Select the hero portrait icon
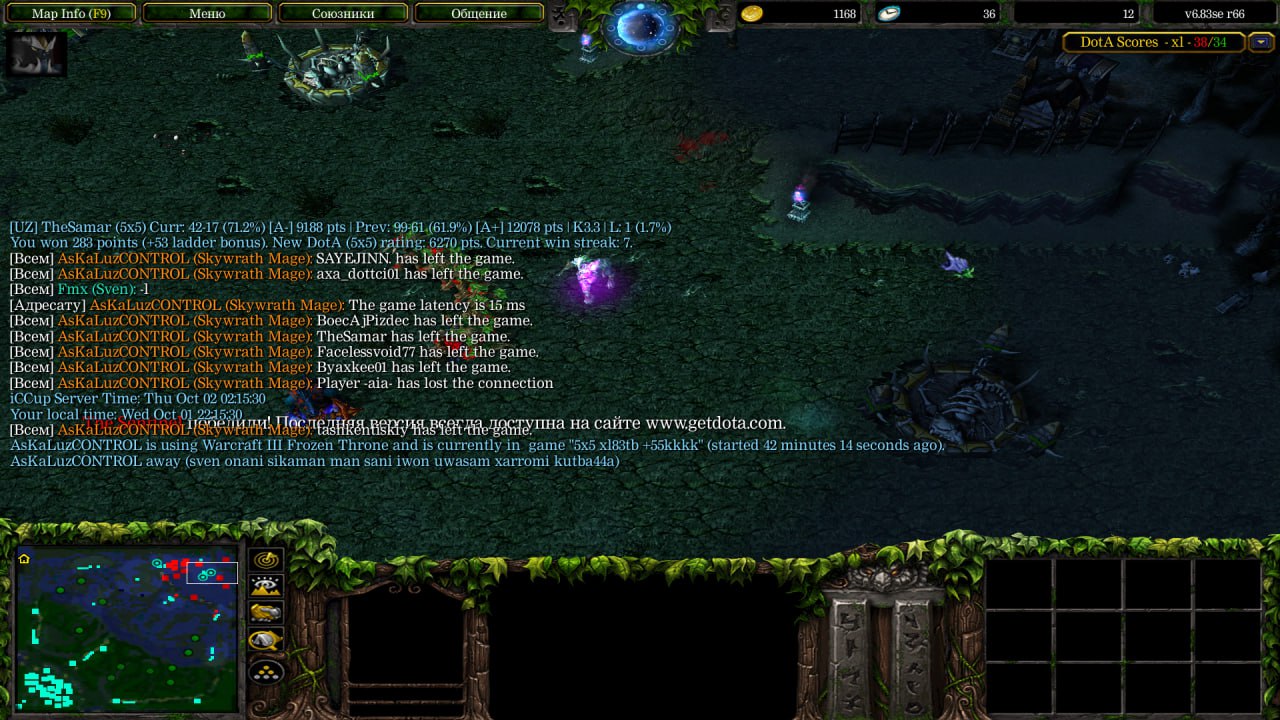1280x720 pixels. [36, 53]
